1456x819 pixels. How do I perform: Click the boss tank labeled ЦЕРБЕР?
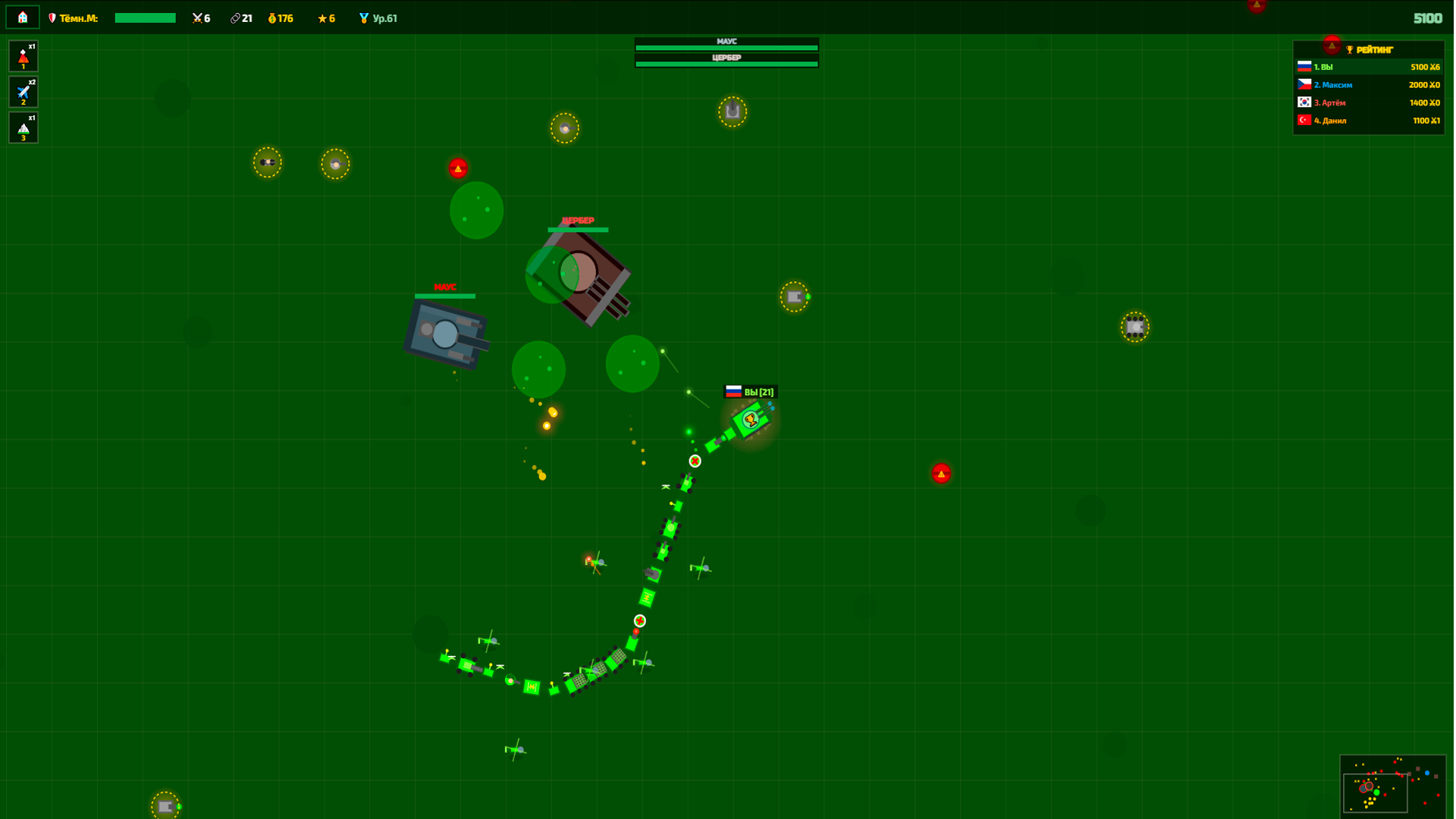(x=579, y=269)
